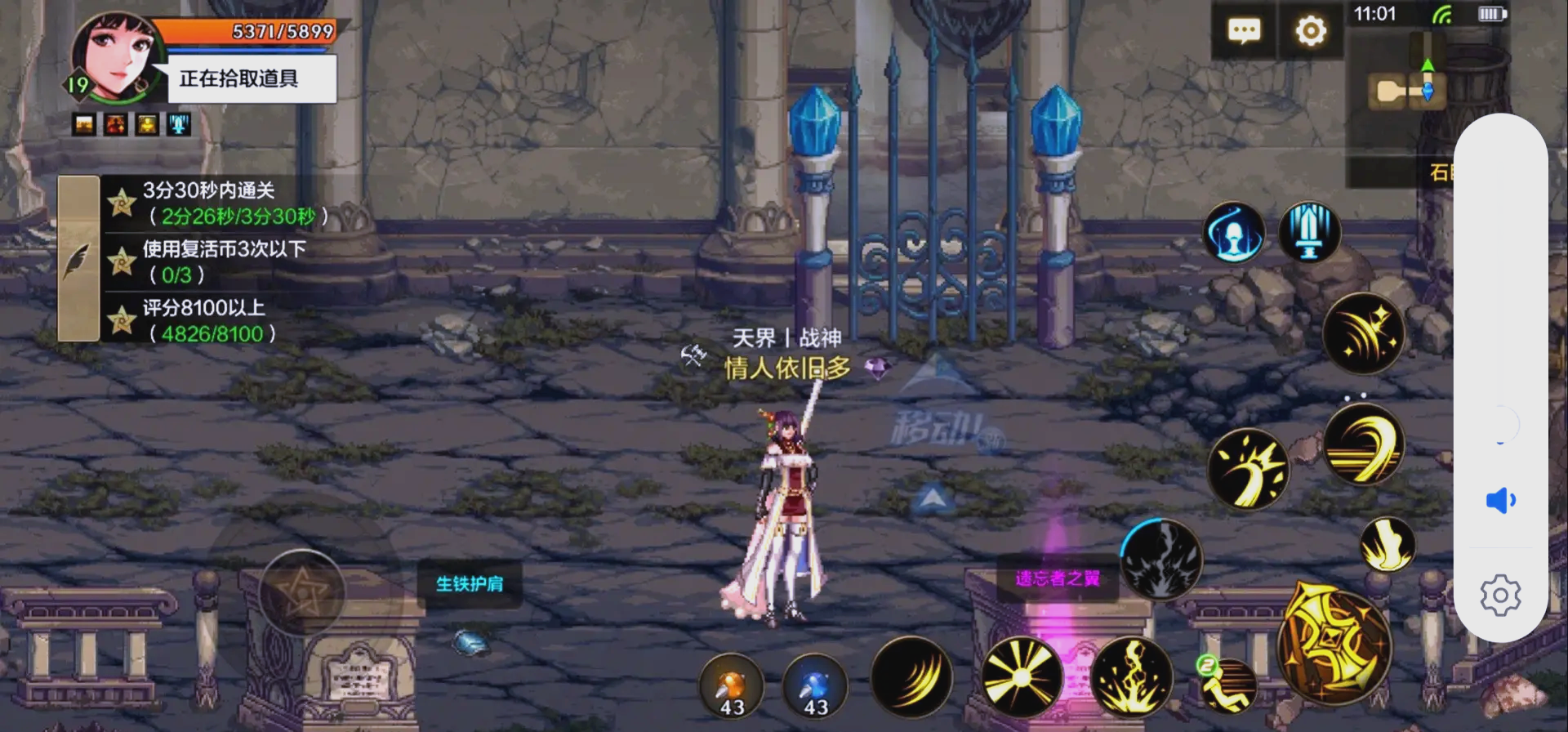Use the golden impact kick skill

coord(1248,469)
